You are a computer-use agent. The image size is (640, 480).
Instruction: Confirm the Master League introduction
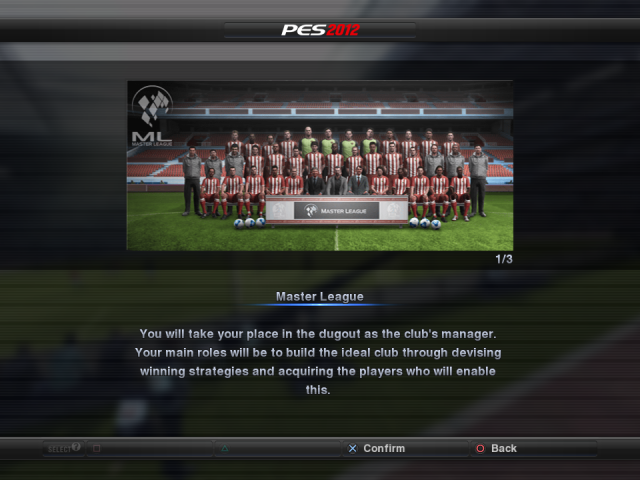coord(376,448)
